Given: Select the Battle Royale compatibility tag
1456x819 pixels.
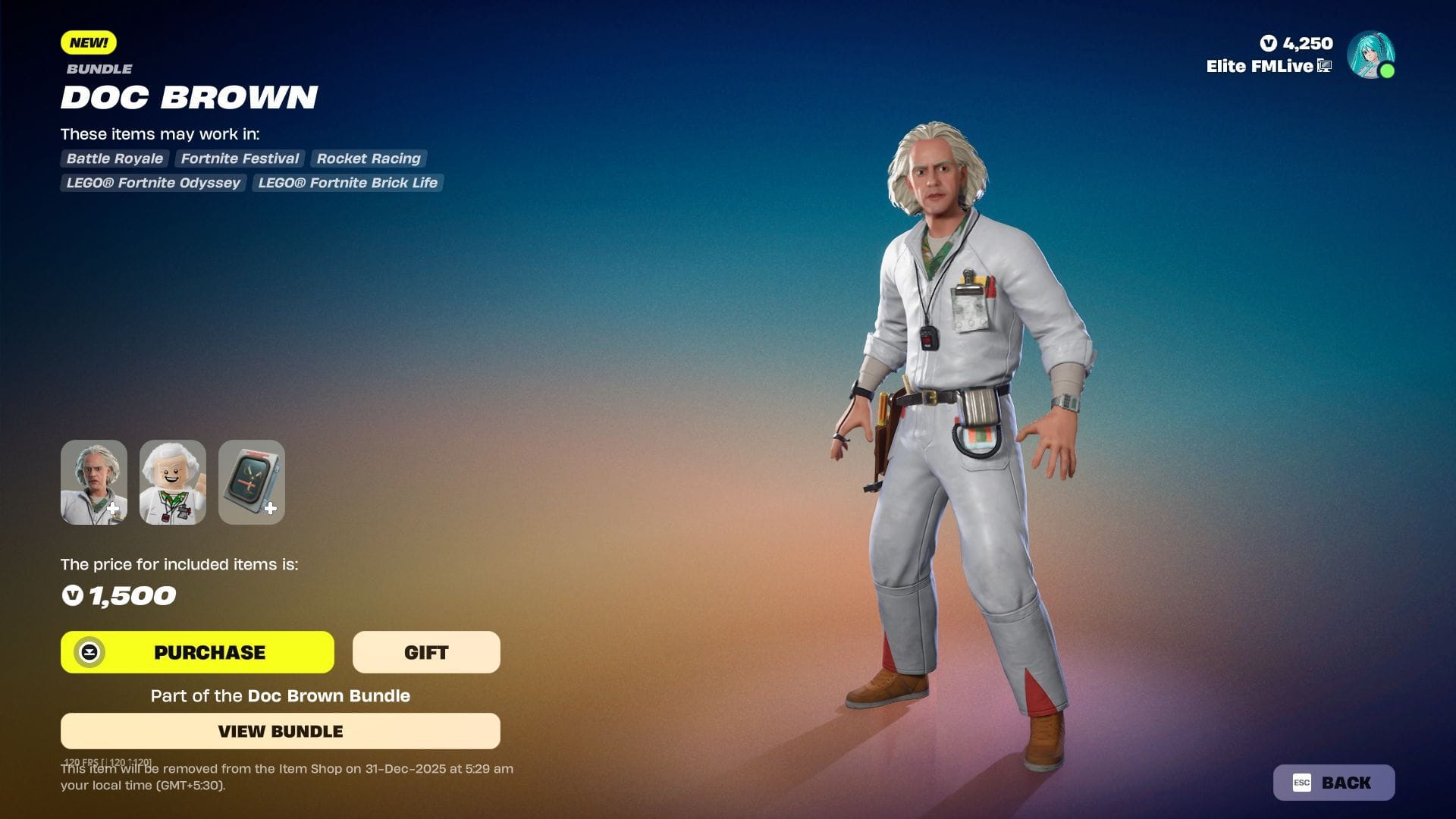Looking at the screenshot, I should coord(114,158).
